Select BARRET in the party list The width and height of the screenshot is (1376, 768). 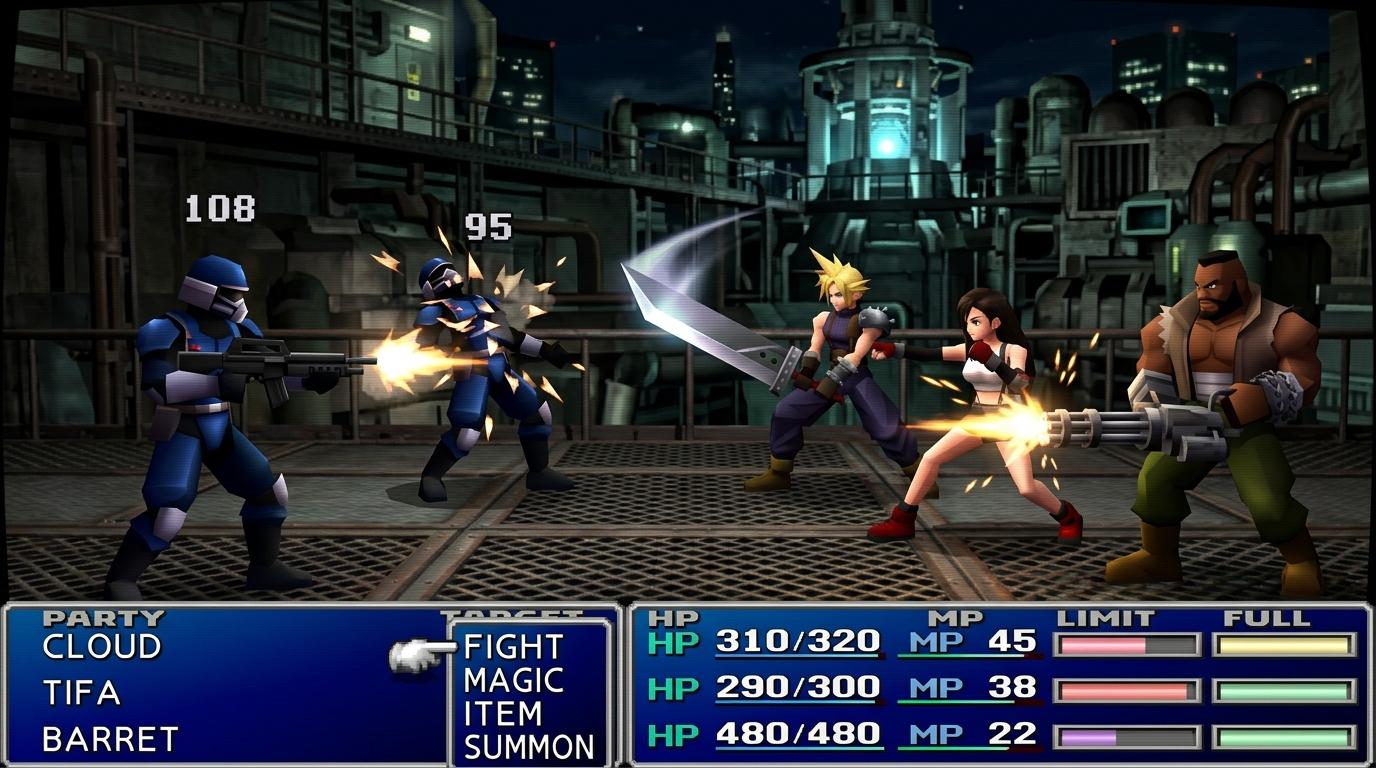click(x=110, y=739)
